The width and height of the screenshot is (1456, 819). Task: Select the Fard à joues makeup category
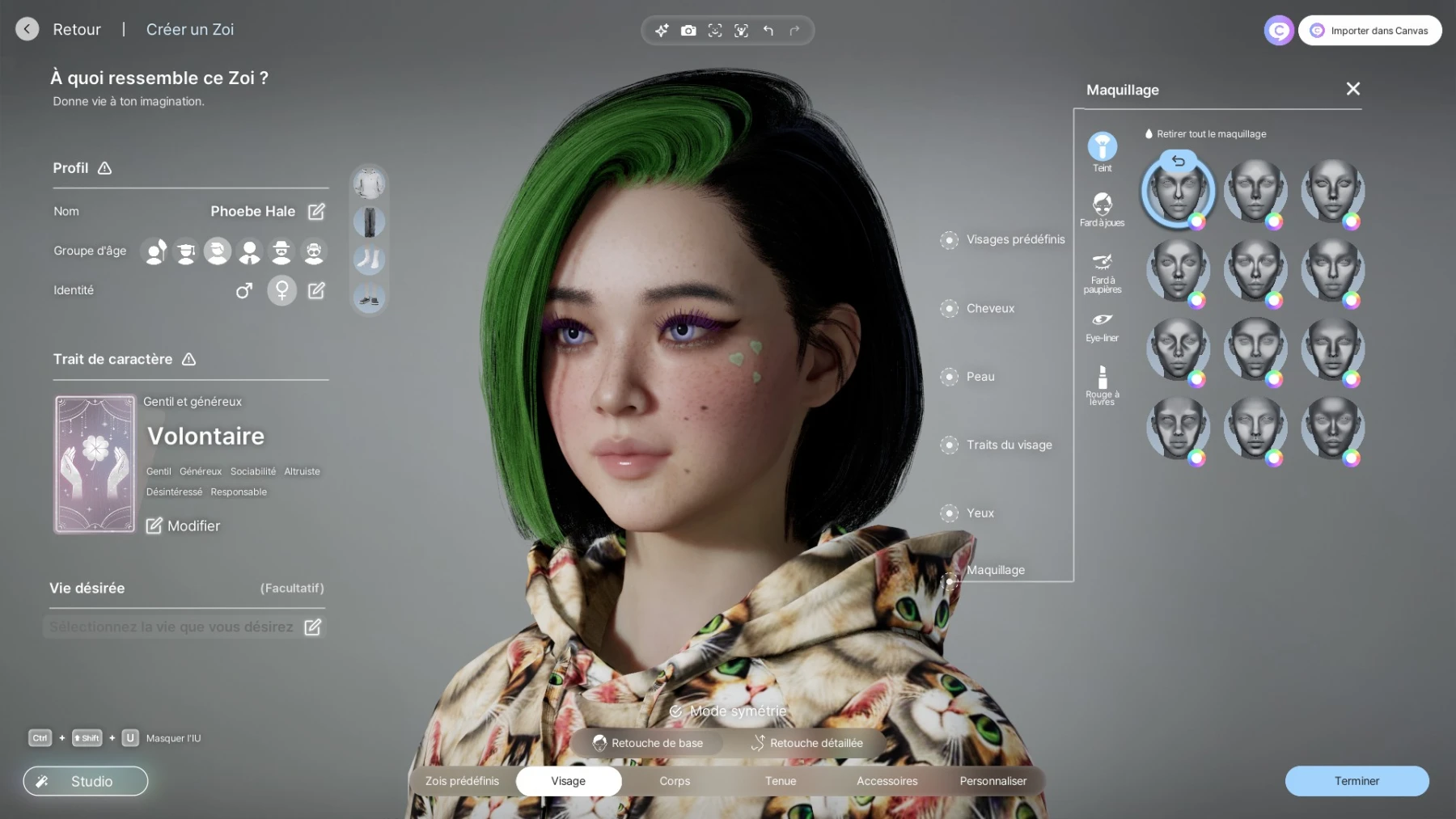coord(1102,205)
